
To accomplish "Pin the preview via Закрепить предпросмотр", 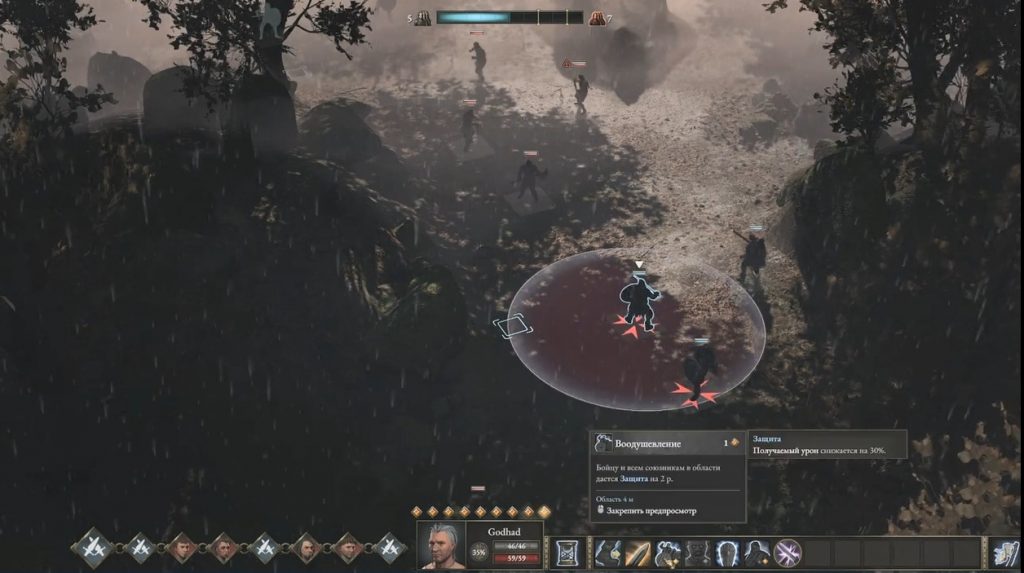I will (650, 511).
